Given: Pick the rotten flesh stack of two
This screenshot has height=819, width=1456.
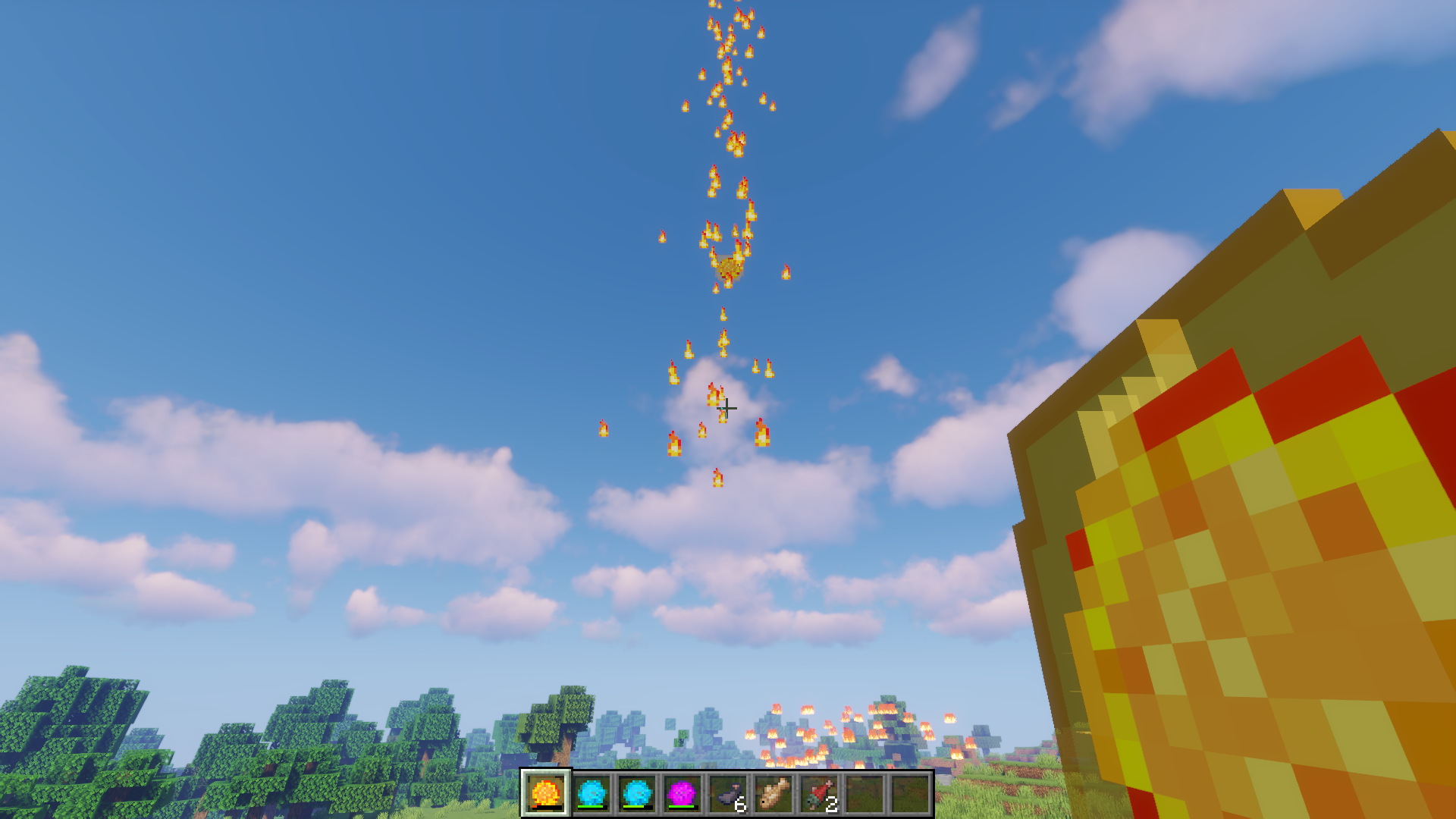Looking at the screenshot, I should click(x=819, y=794).
